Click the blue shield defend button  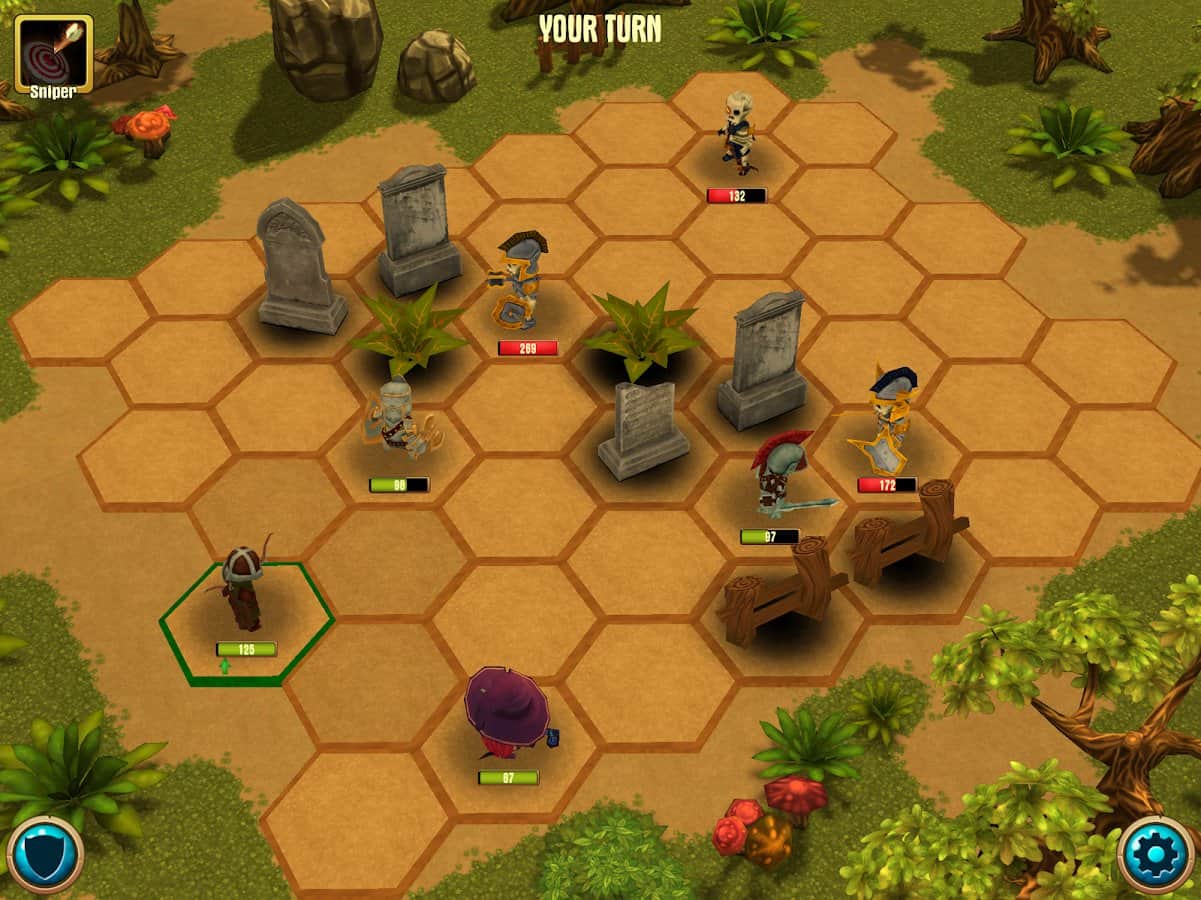45,855
